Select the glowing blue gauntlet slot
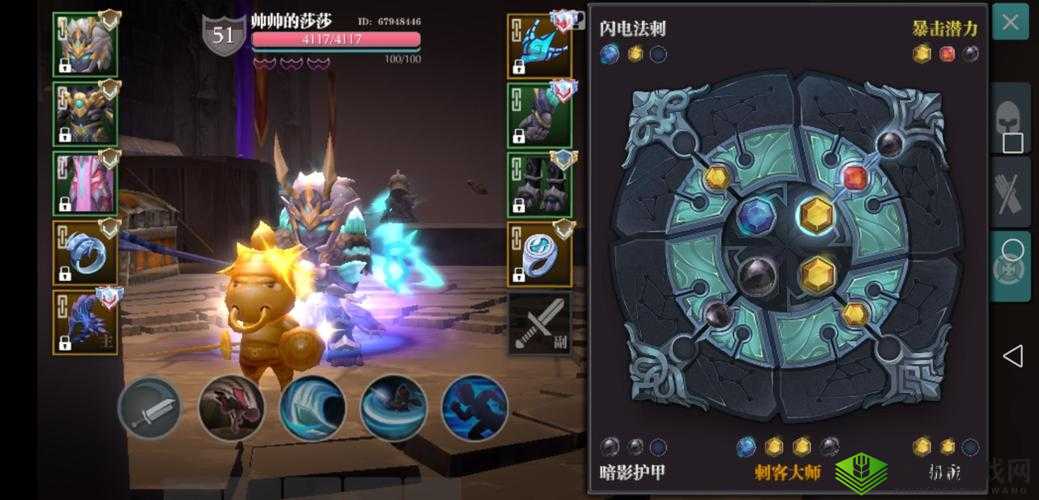The width and height of the screenshot is (1039, 500). [539, 45]
